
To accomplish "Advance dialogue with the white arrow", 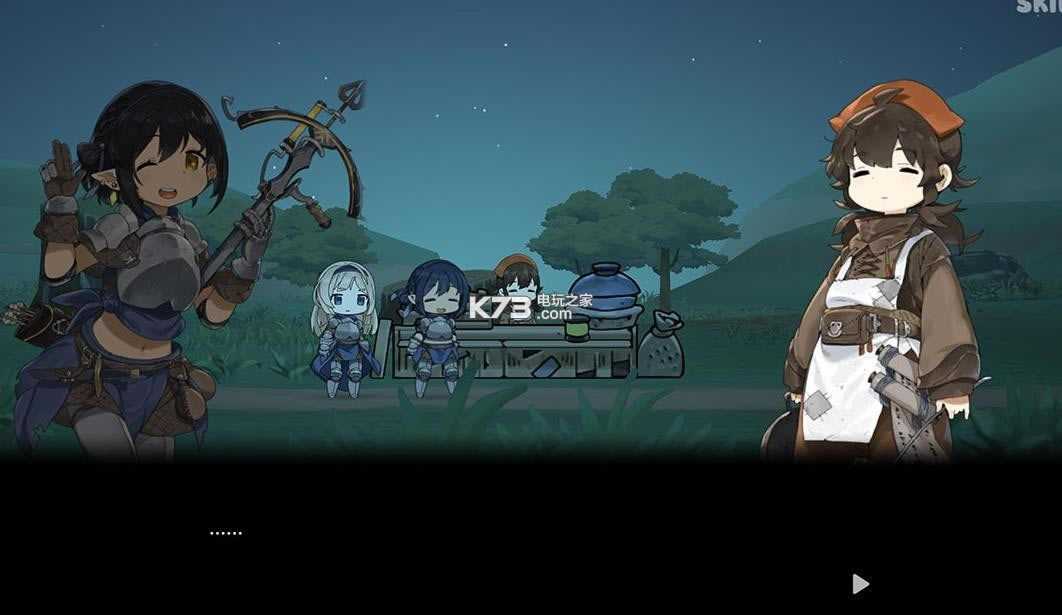I will click(x=860, y=583).
